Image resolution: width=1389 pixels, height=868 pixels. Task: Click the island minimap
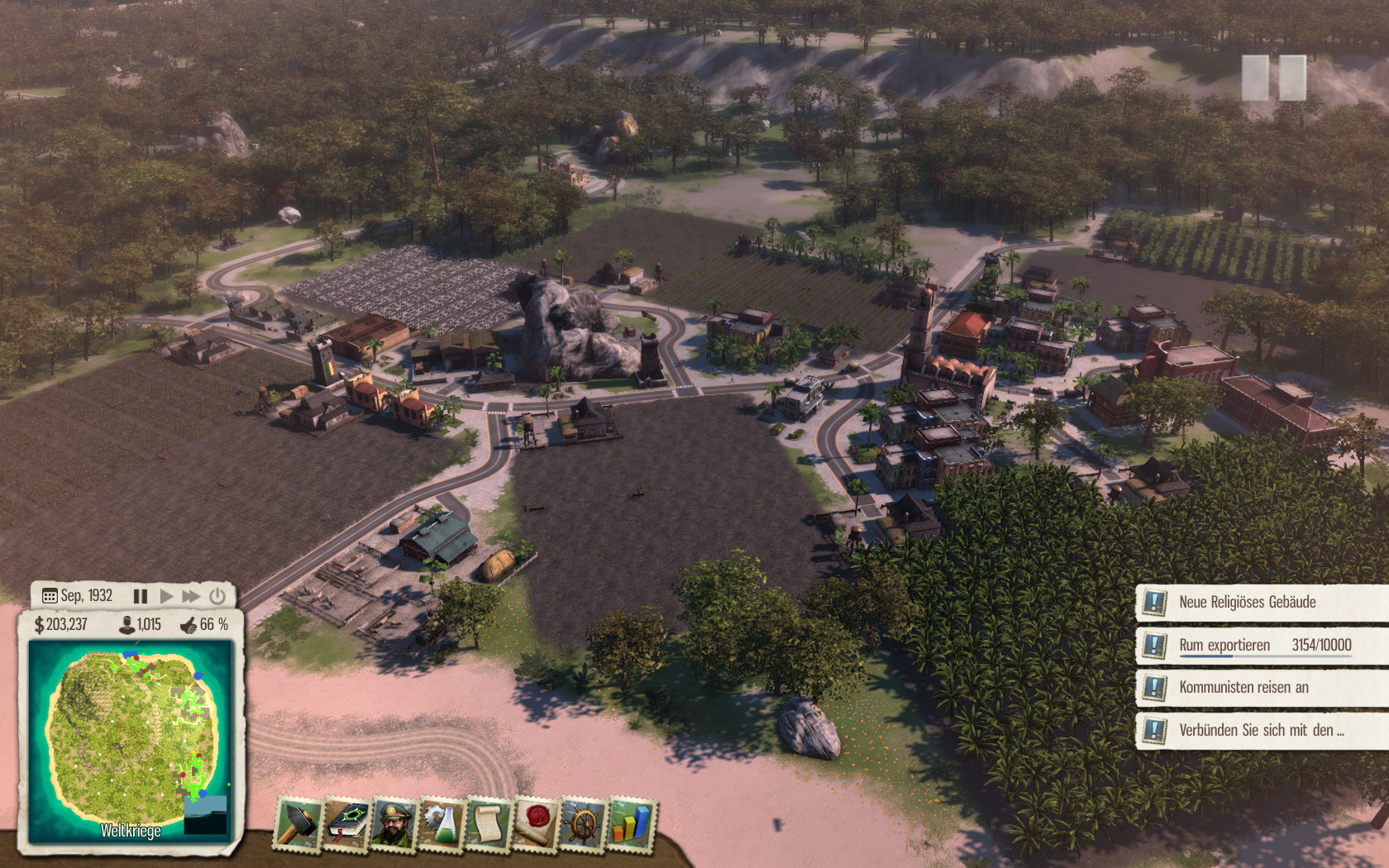(x=131, y=736)
